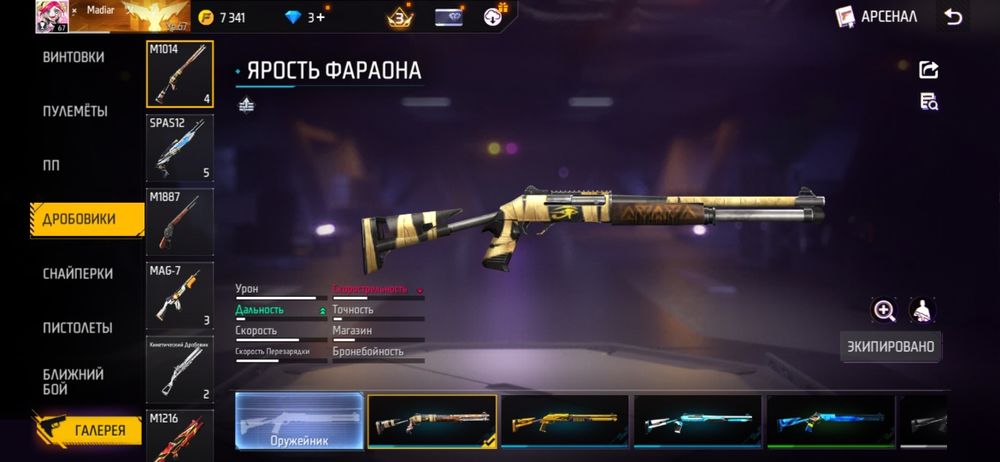Screen dimensions: 1000x462
Task: Zoom the weapon with the magnifier icon
Action: [x=884, y=310]
